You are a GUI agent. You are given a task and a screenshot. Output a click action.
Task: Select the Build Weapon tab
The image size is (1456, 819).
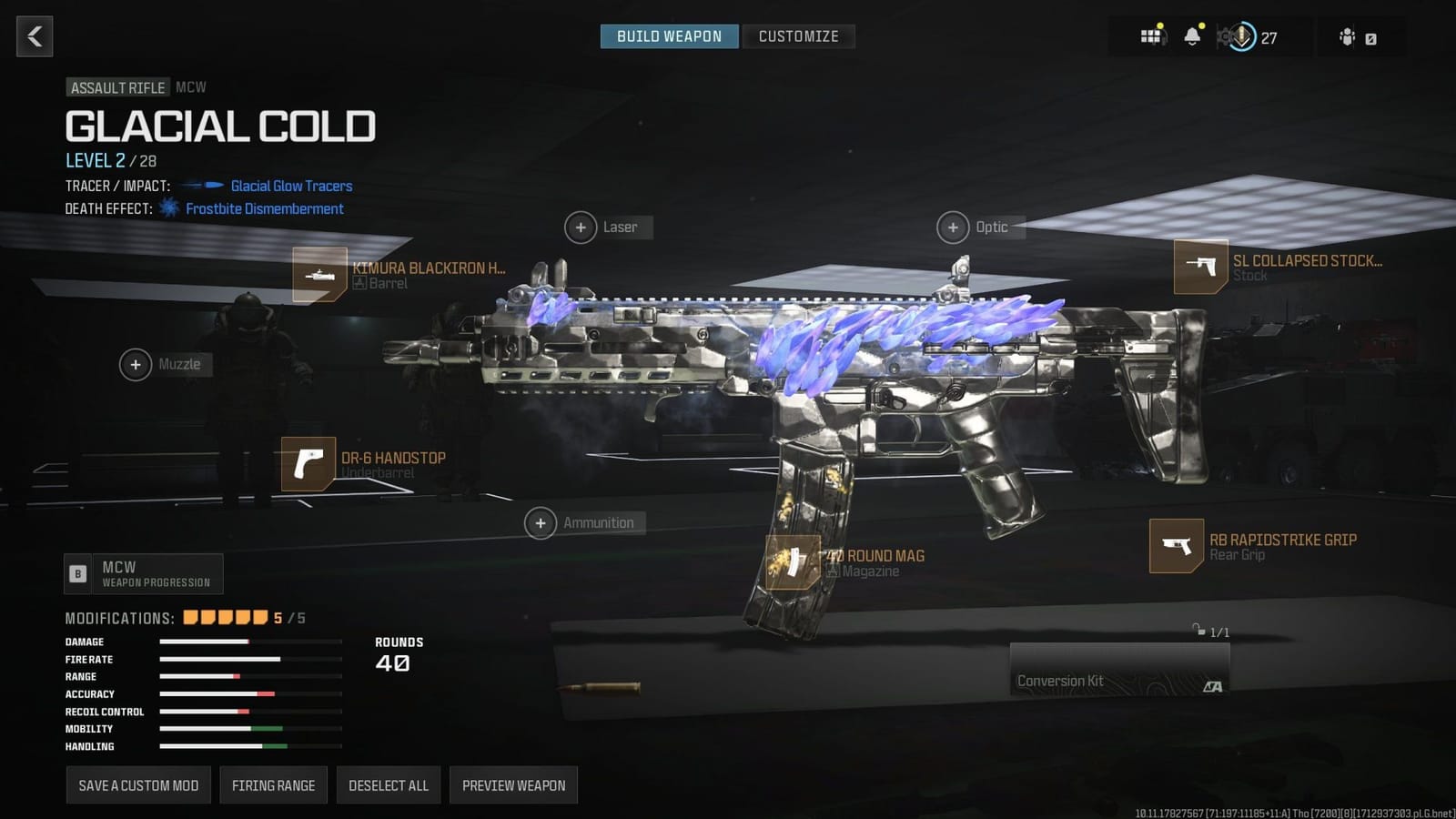pos(669,36)
